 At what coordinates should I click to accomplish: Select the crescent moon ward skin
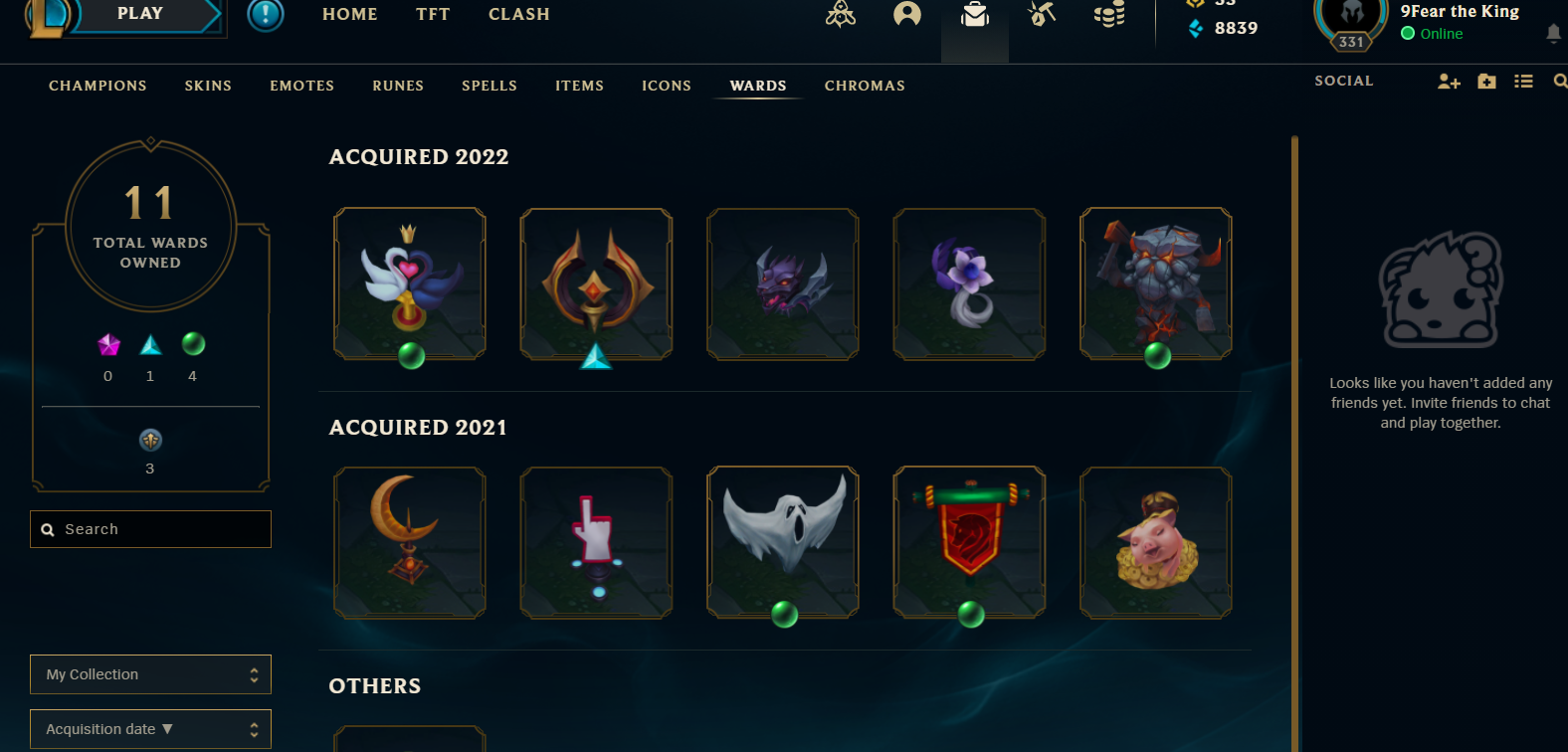410,542
